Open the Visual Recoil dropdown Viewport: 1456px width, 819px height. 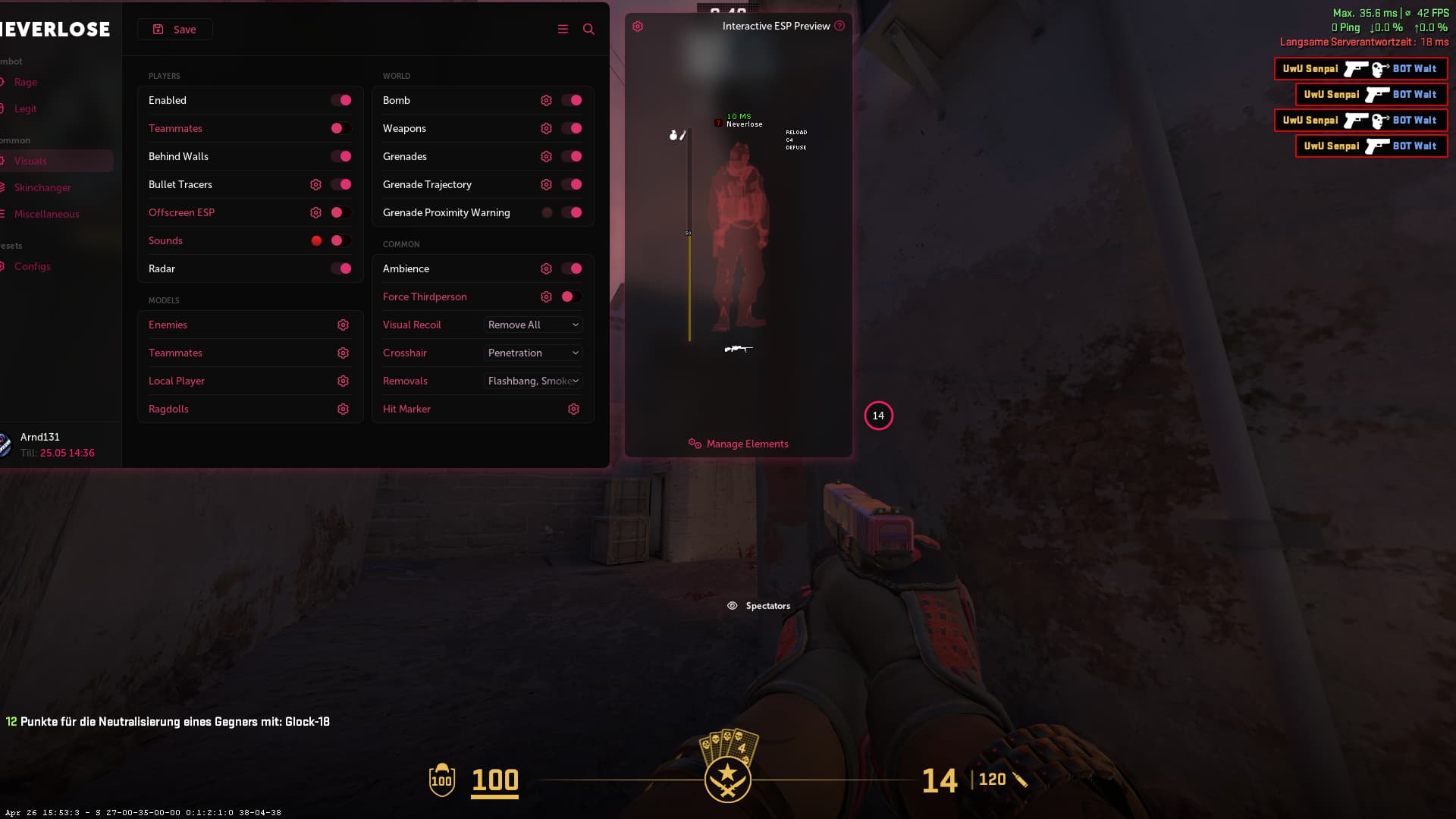click(x=533, y=325)
